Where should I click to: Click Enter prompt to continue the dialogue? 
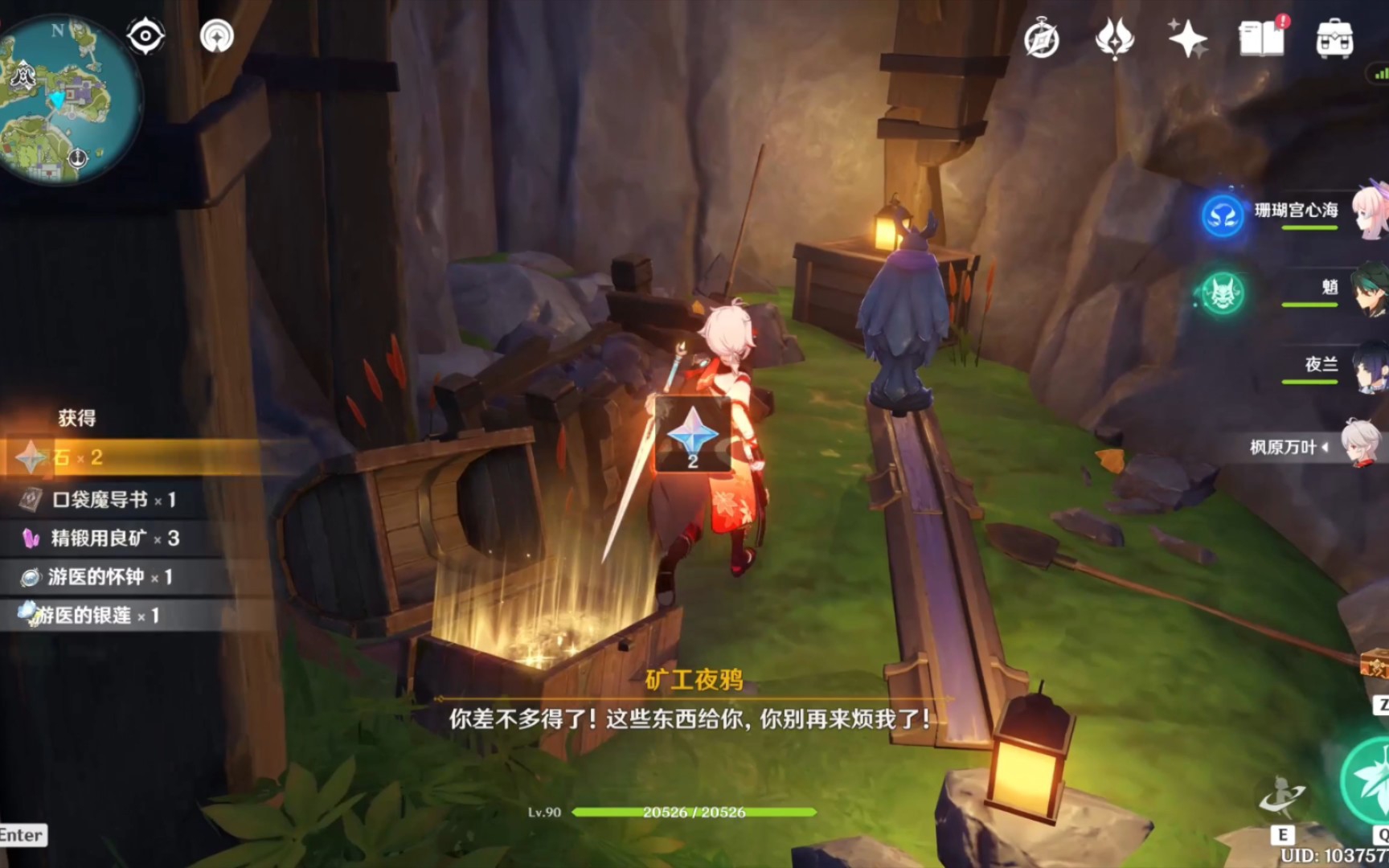coord(22,835)
